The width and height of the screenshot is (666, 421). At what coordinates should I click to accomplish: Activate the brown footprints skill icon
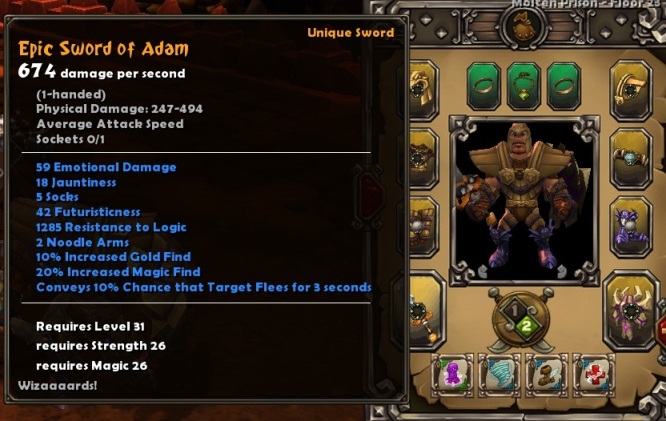coord(546,374)
